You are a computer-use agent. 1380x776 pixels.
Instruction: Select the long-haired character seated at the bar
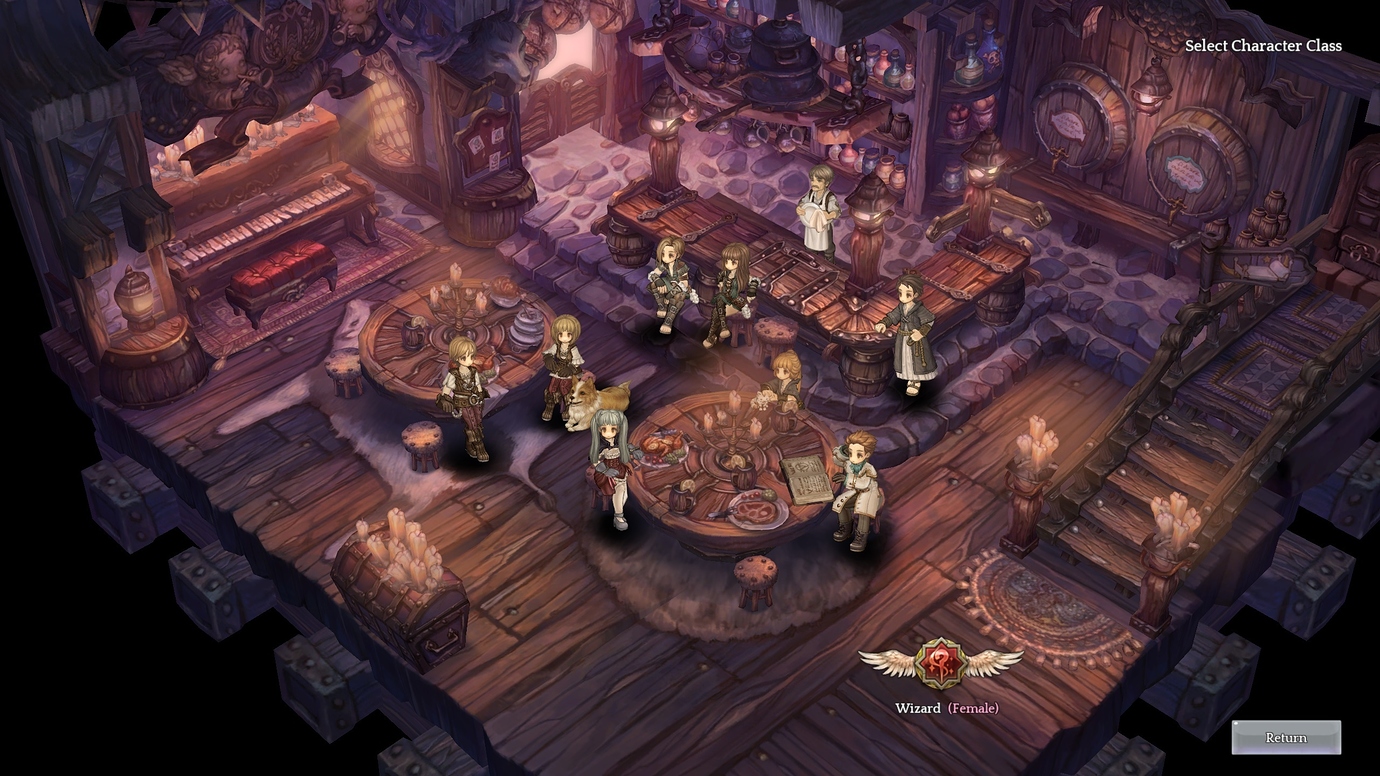tap(732, 290)
